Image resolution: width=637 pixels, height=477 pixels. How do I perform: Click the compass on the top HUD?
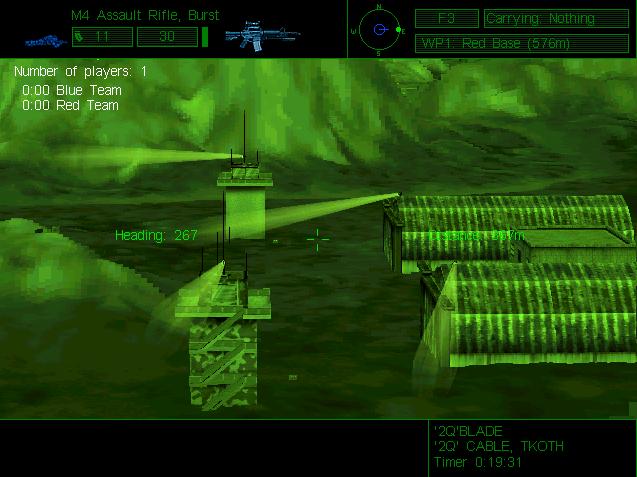pos(379,29)
